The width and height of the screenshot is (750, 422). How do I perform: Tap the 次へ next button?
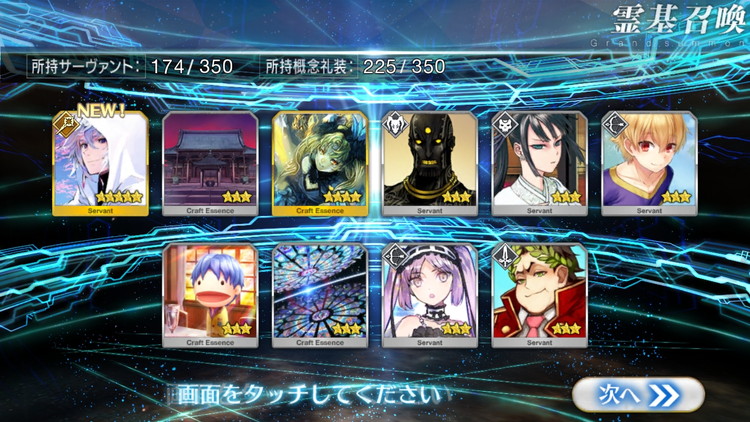coord(638,394)
